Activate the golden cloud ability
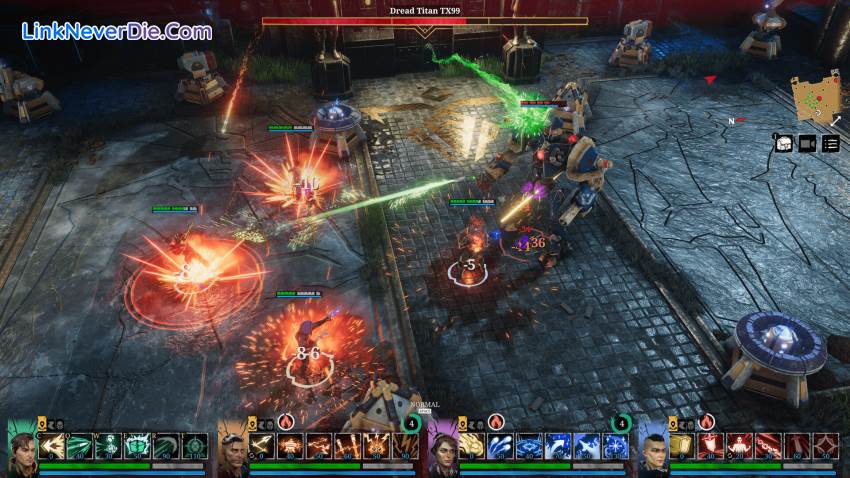 472,446
